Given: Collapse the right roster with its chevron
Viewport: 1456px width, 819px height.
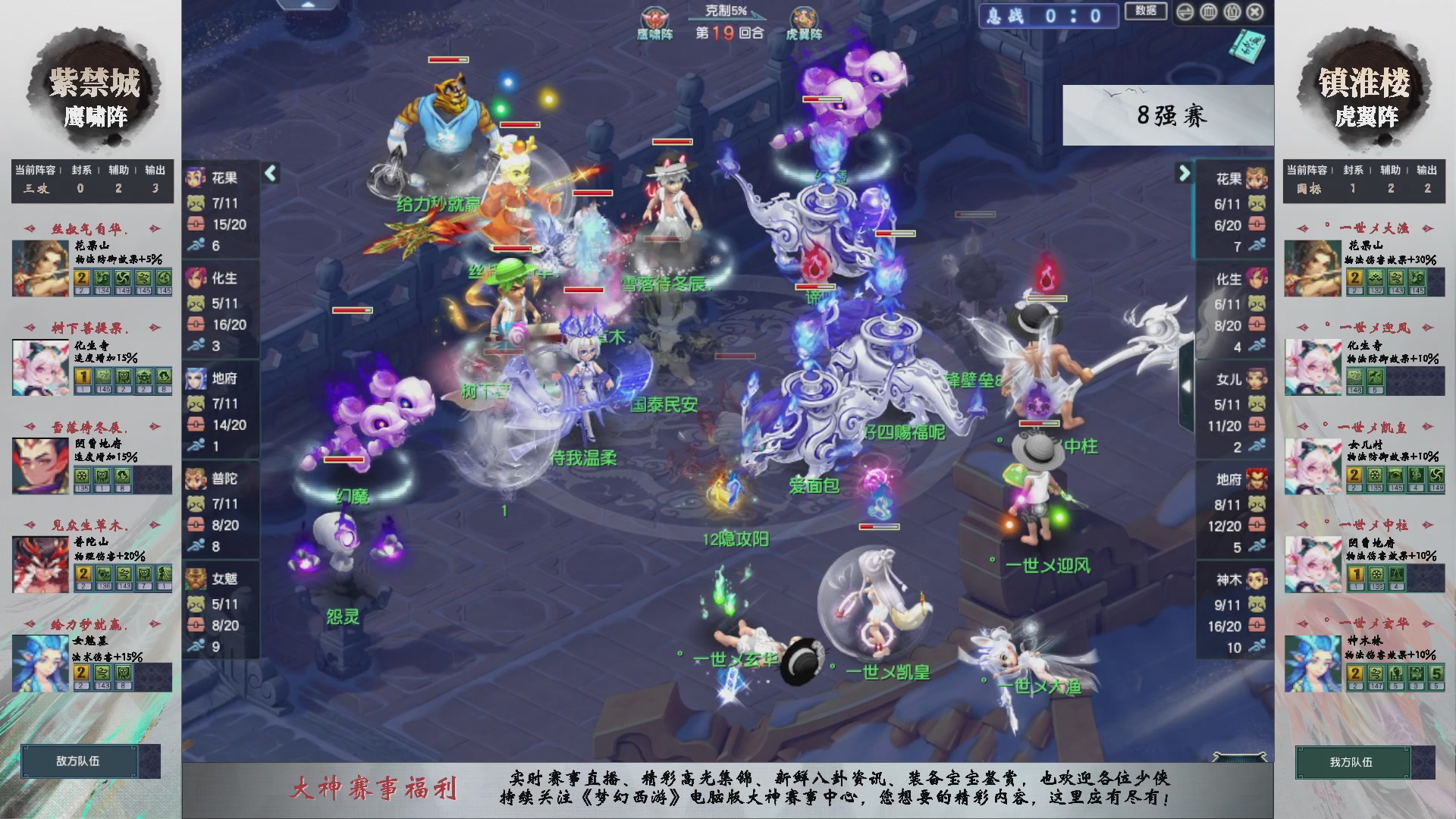Looking at the screenshot, I should click(1182, 173).
